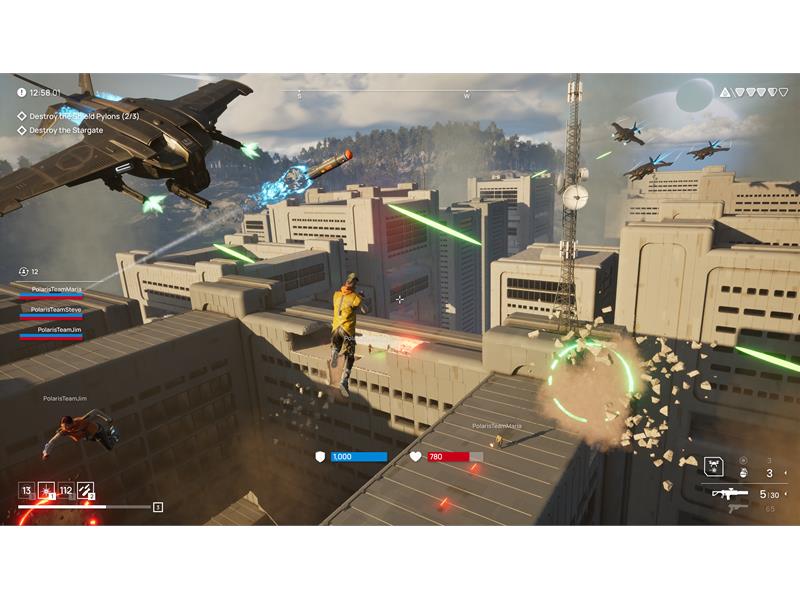Switch to the secondary pistol

coord(737,508)
